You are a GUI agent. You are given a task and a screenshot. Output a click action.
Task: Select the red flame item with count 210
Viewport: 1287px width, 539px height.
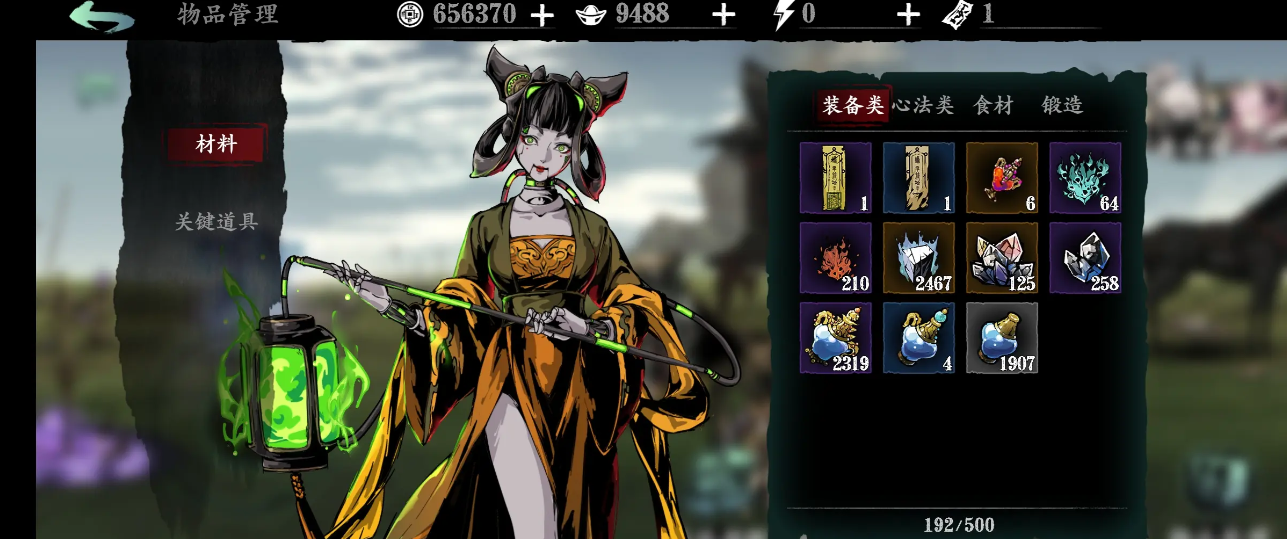(x=835, y=258)
